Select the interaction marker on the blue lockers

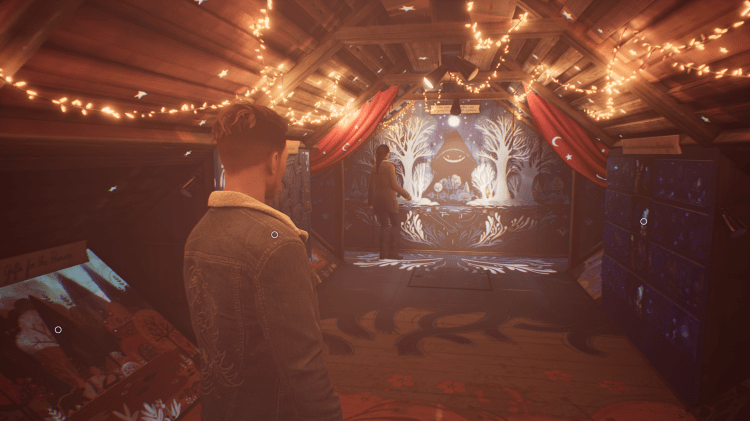click(x=644, y=221)
